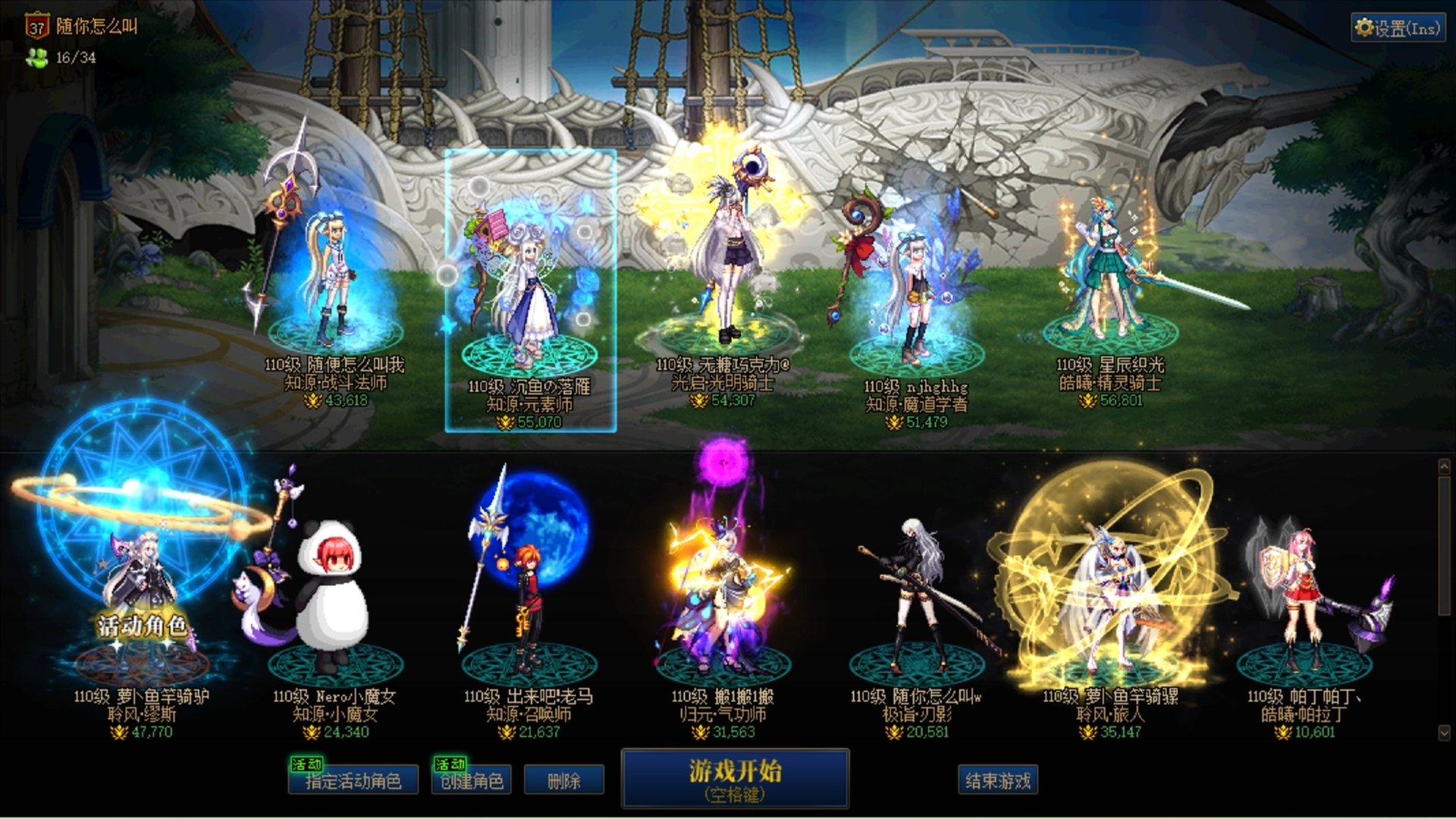Click the 删除 delete button
This screenshot has height=819, width=1456.
tap(565, 780)
